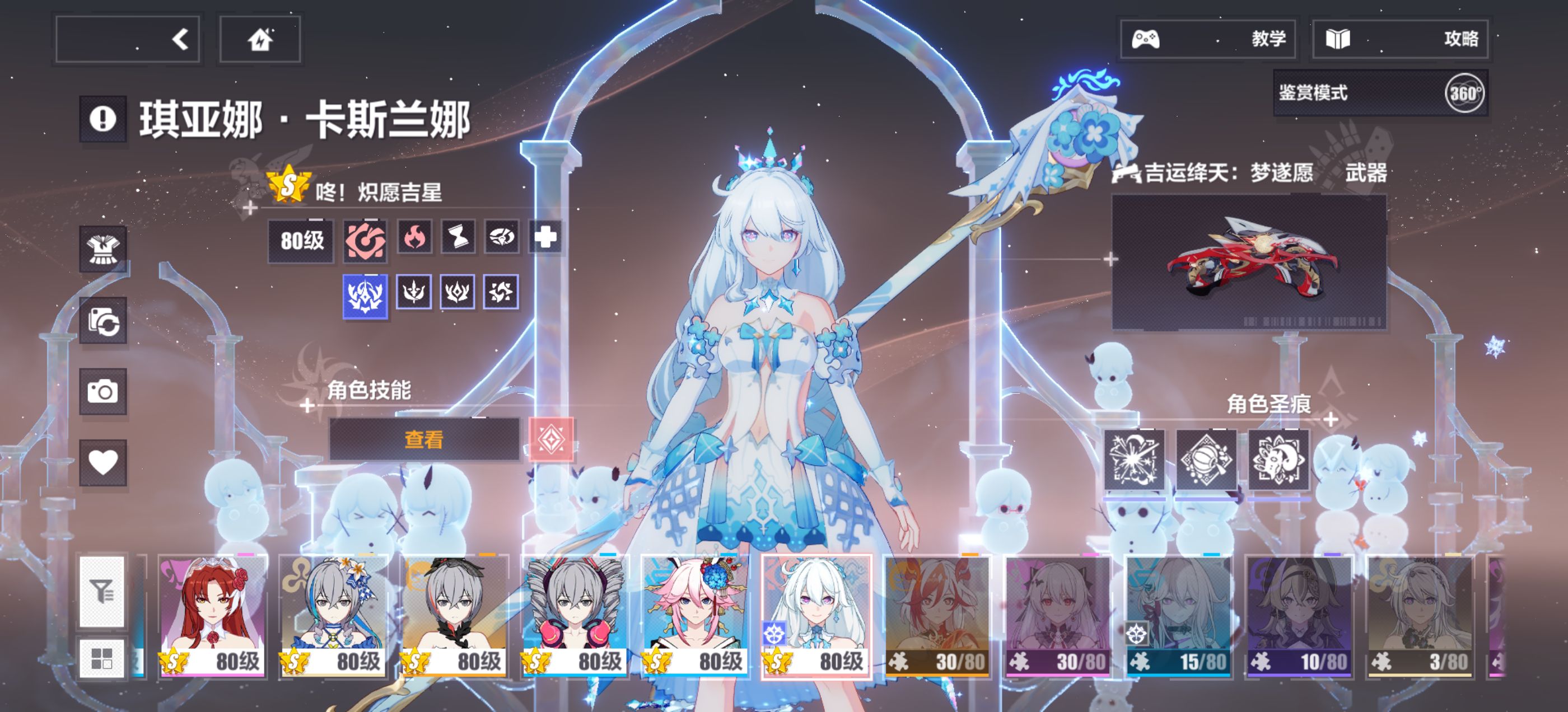Open the 攻略 guide button
The width and height of the screenshot is (1568, 712).
(x=1399, y=40)
